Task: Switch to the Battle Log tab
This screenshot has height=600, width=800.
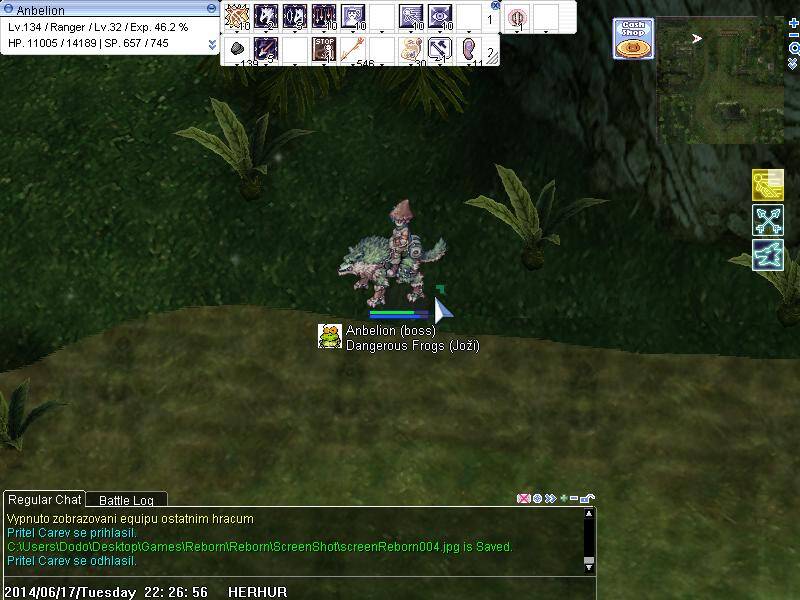Action: [x=126, y=500]
